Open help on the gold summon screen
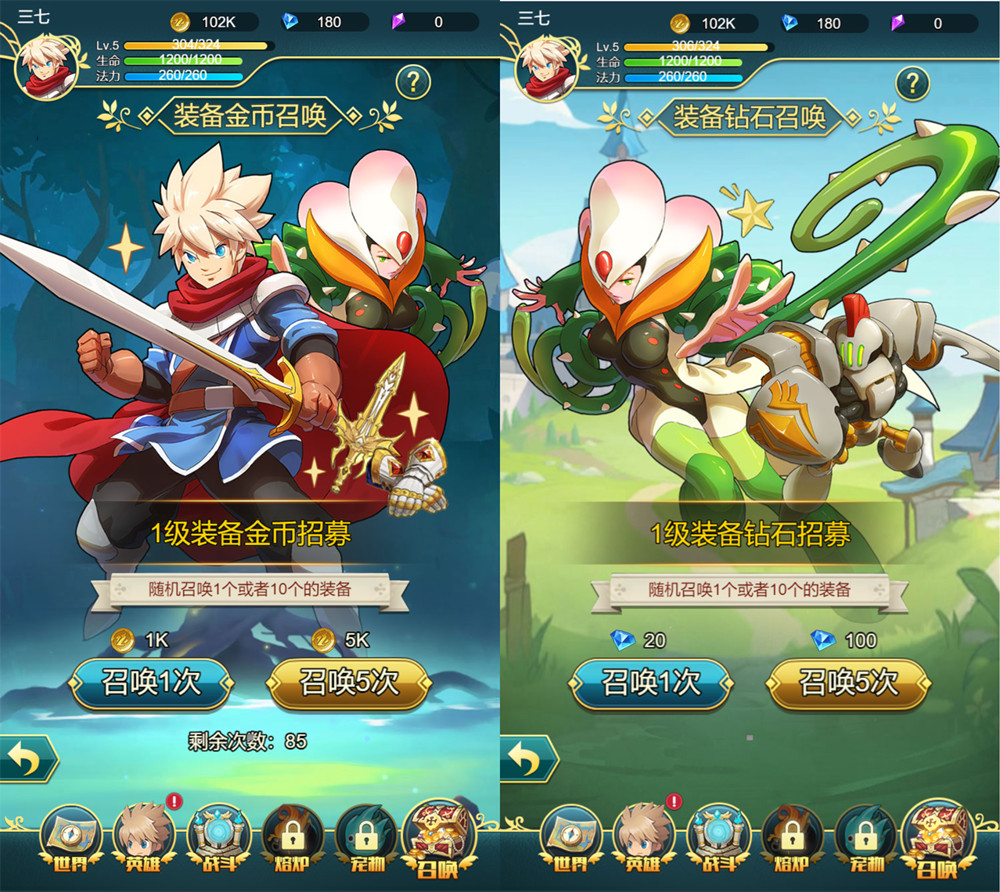The height and width of the screenshot is (892, 1000). click(413, 82)
